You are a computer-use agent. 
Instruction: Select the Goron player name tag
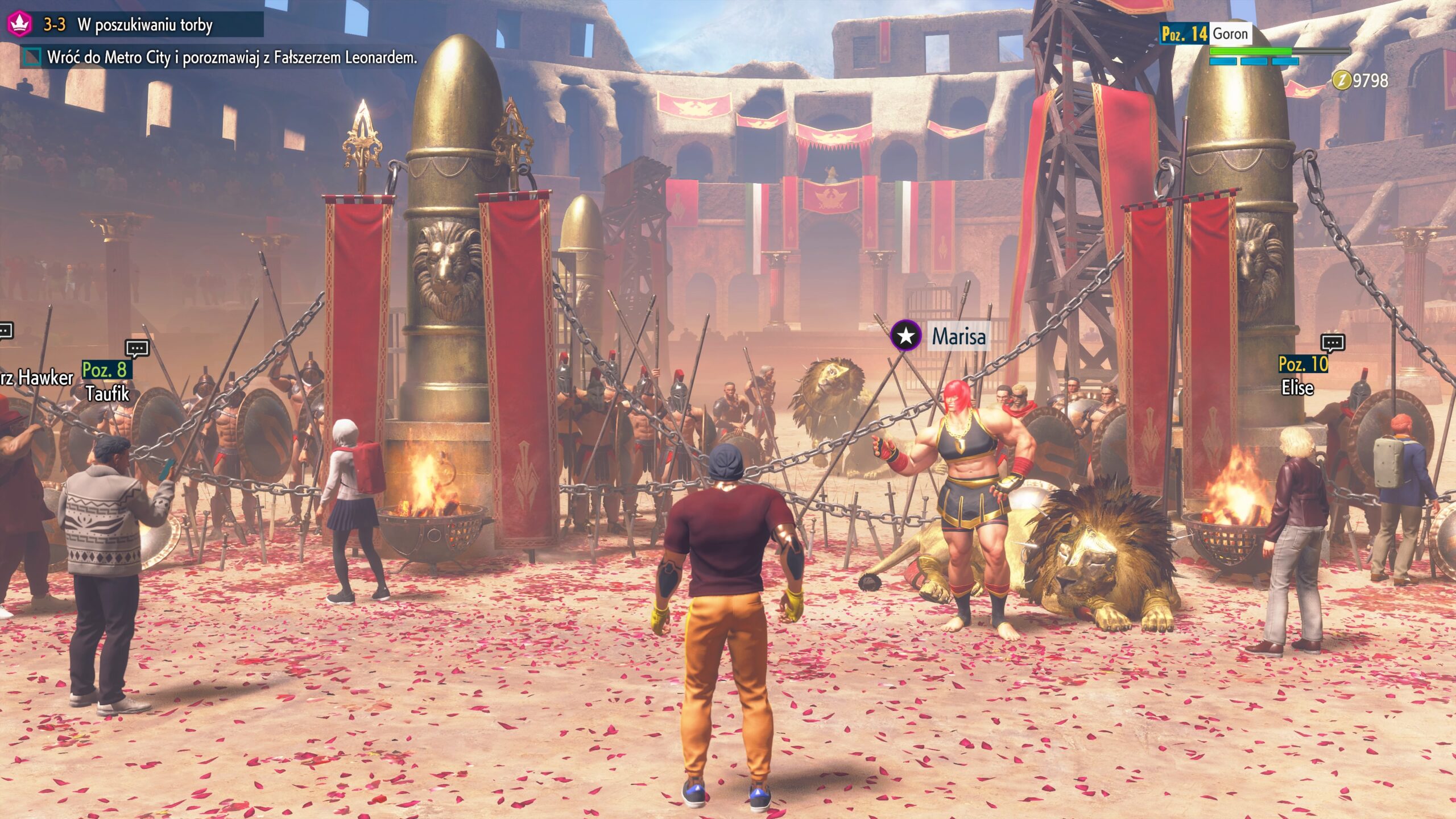pyautogui.click(x=1230, y=34)
